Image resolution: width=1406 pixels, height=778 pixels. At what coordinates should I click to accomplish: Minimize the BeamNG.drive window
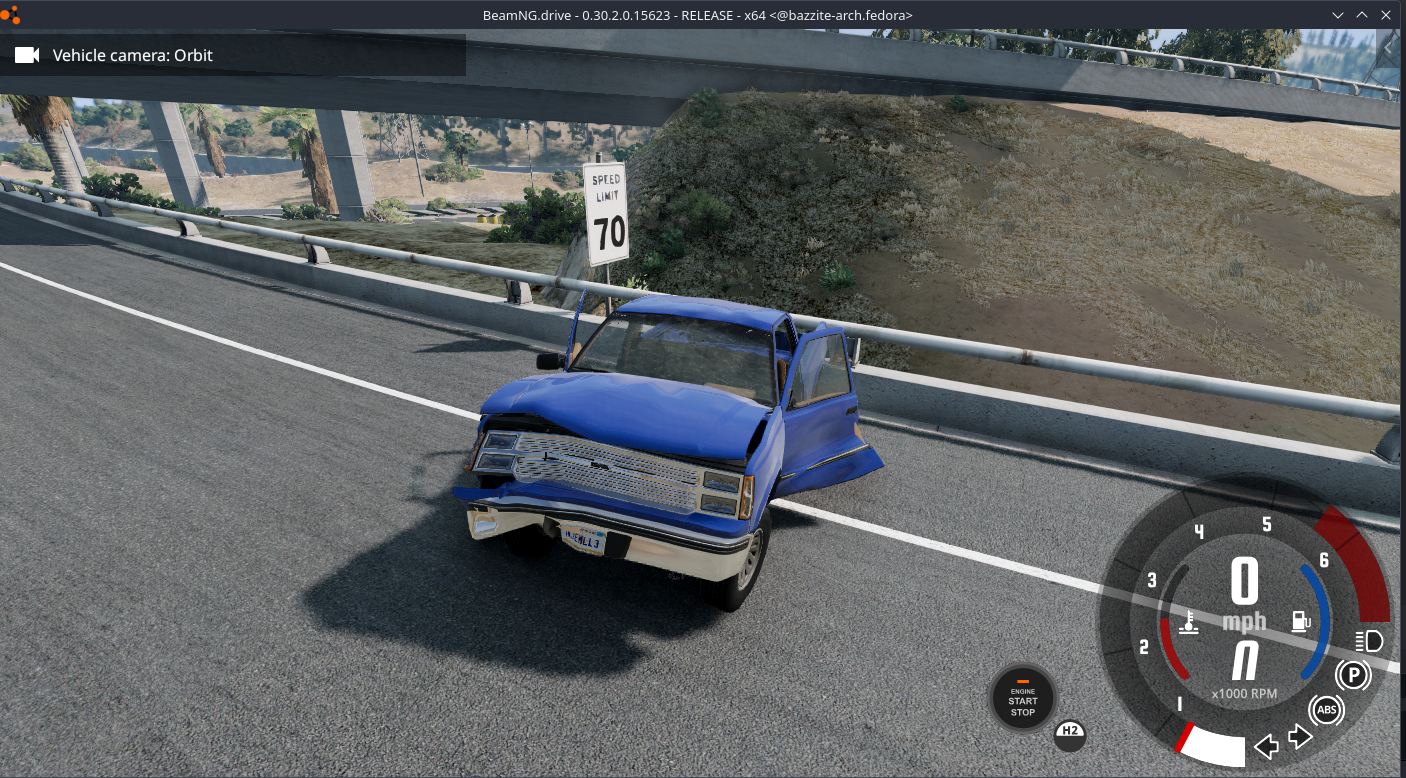pos(1339,15)
